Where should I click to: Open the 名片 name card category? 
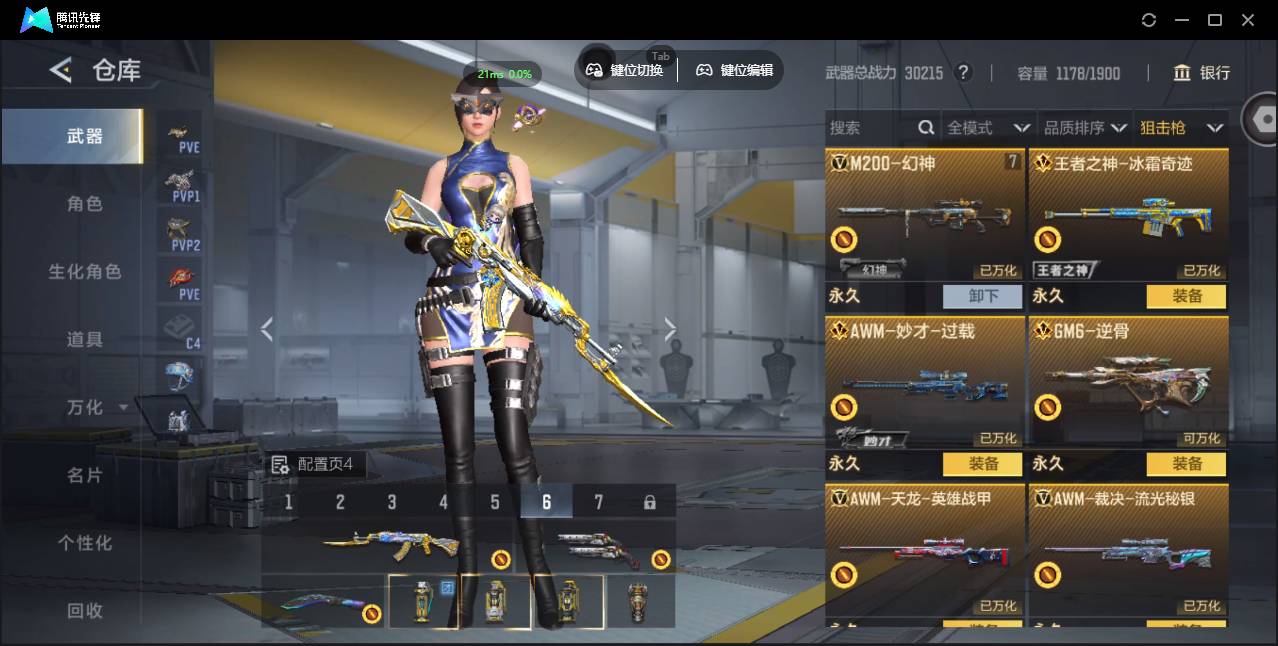pyautogui.click(x=84, y=475)
